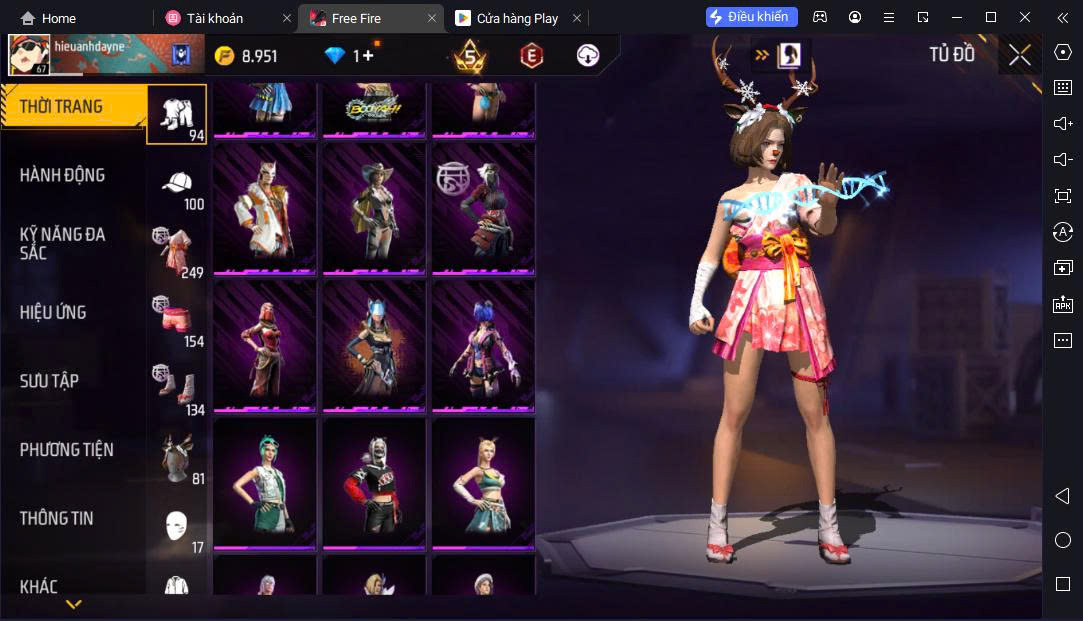Close the TỦ ĐỒ wardrobe screen
This screenshot has width=1083, height=621.
tap(1019, 55)
